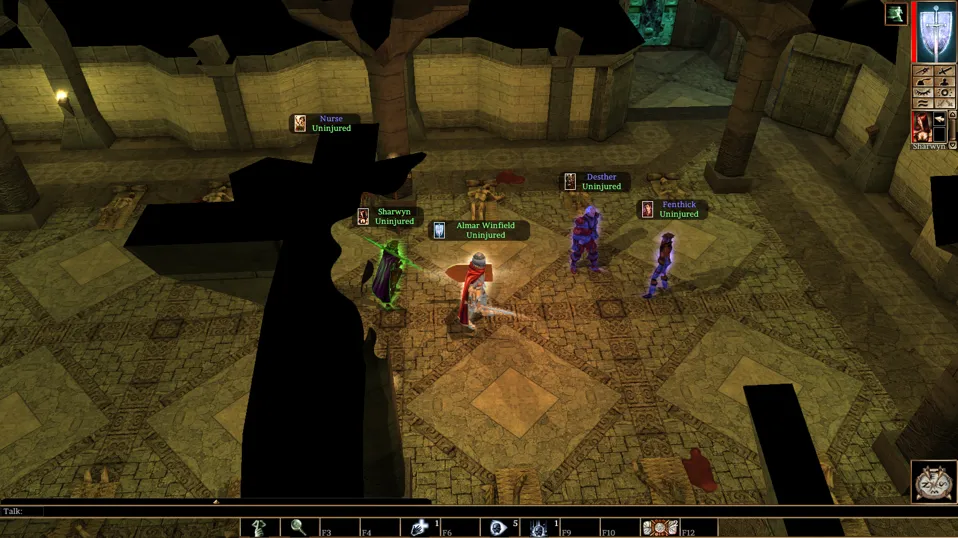958x538 pixels.
Task: Activate the glowing skull spell before F9
Action: pos(539,527)
